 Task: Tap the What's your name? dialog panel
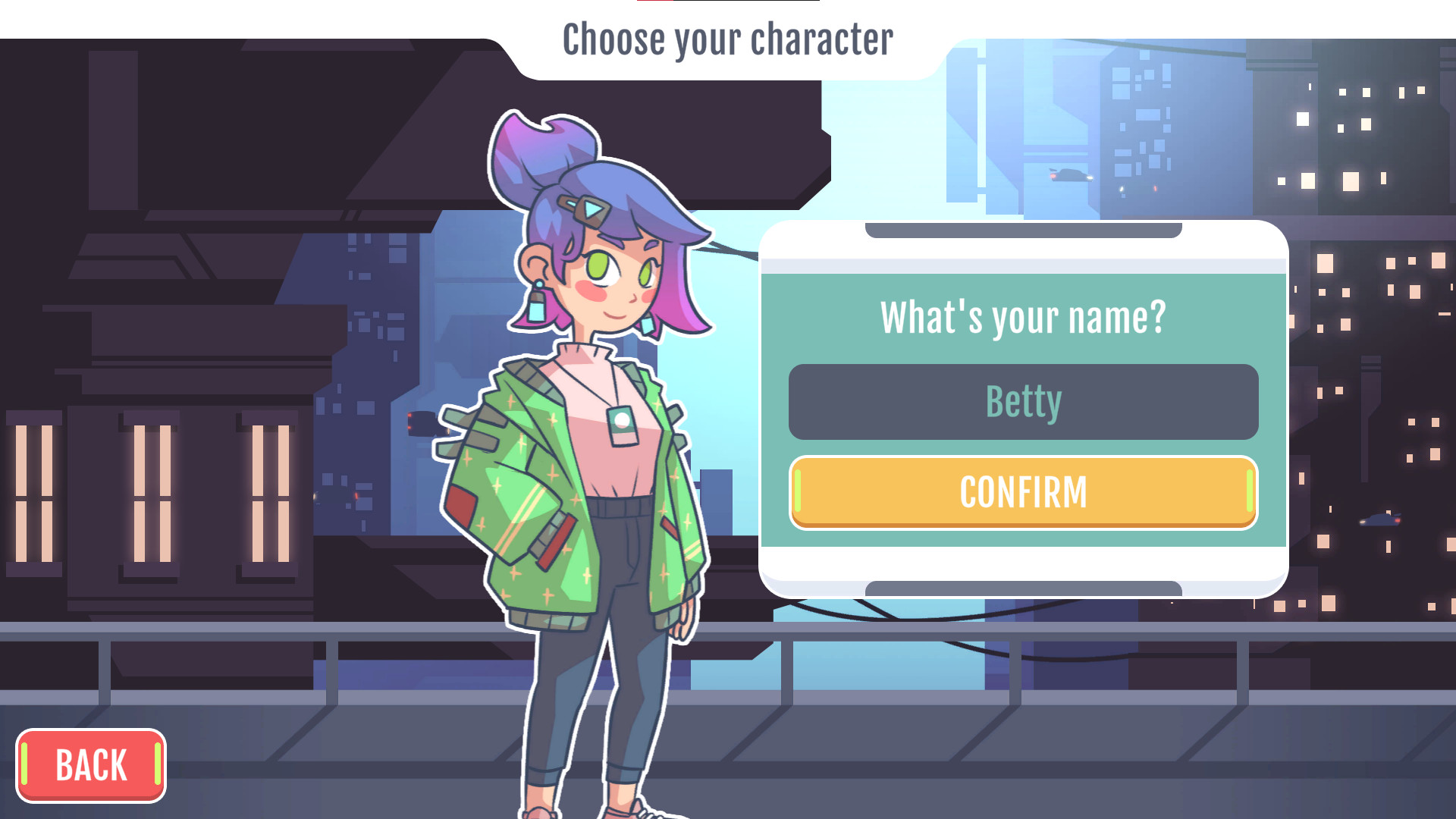tap(1023, 317)
